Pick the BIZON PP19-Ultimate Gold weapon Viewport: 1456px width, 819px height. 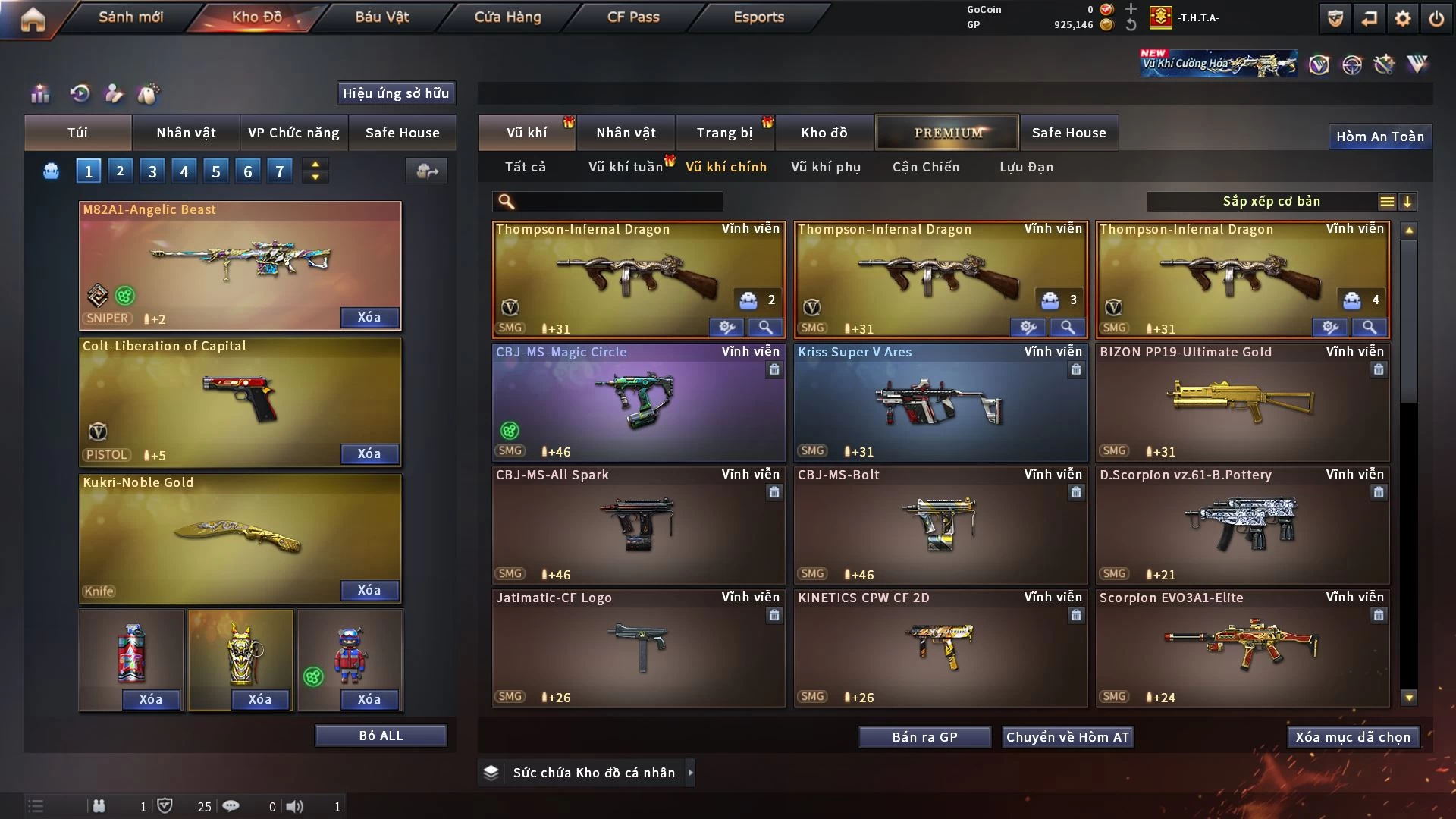click(x=1242, y=402)
